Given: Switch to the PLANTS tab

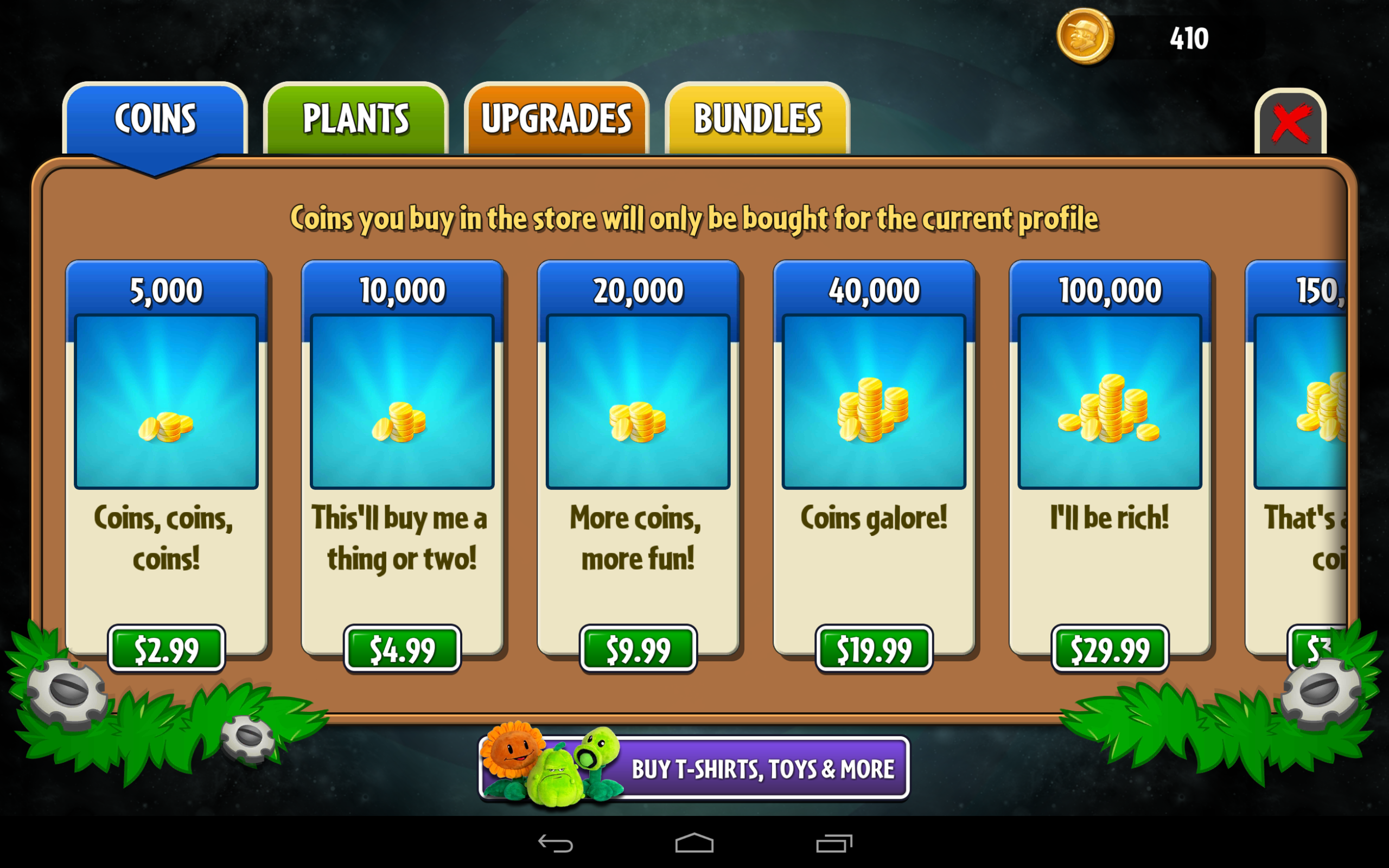Looking at the screenshot, I should point(355,117).
